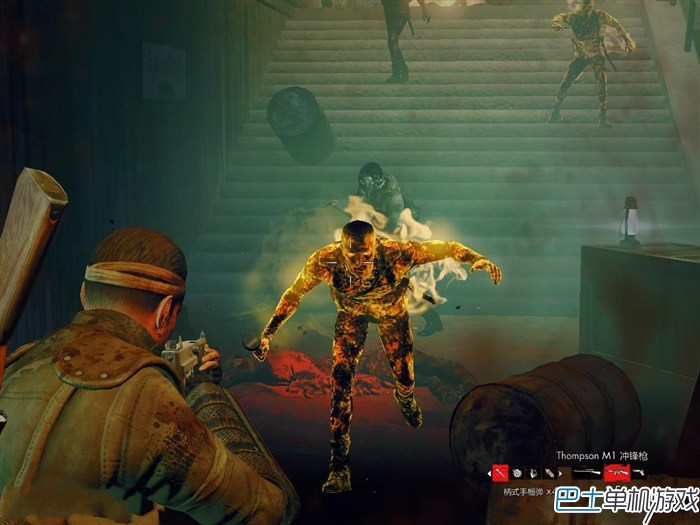
Task: Choose the round land mine item
Action: tap(518, 472)
